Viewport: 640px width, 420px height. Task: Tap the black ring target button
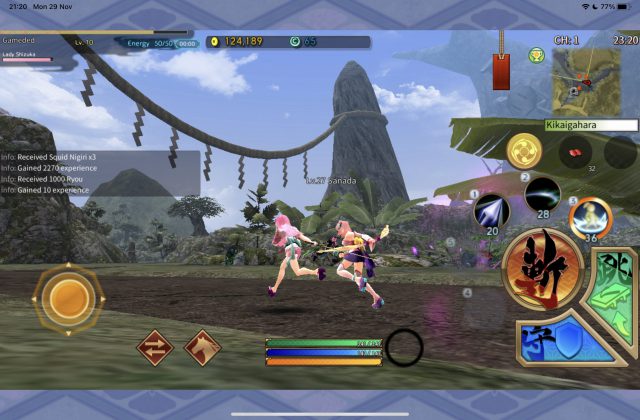(405, 347)
